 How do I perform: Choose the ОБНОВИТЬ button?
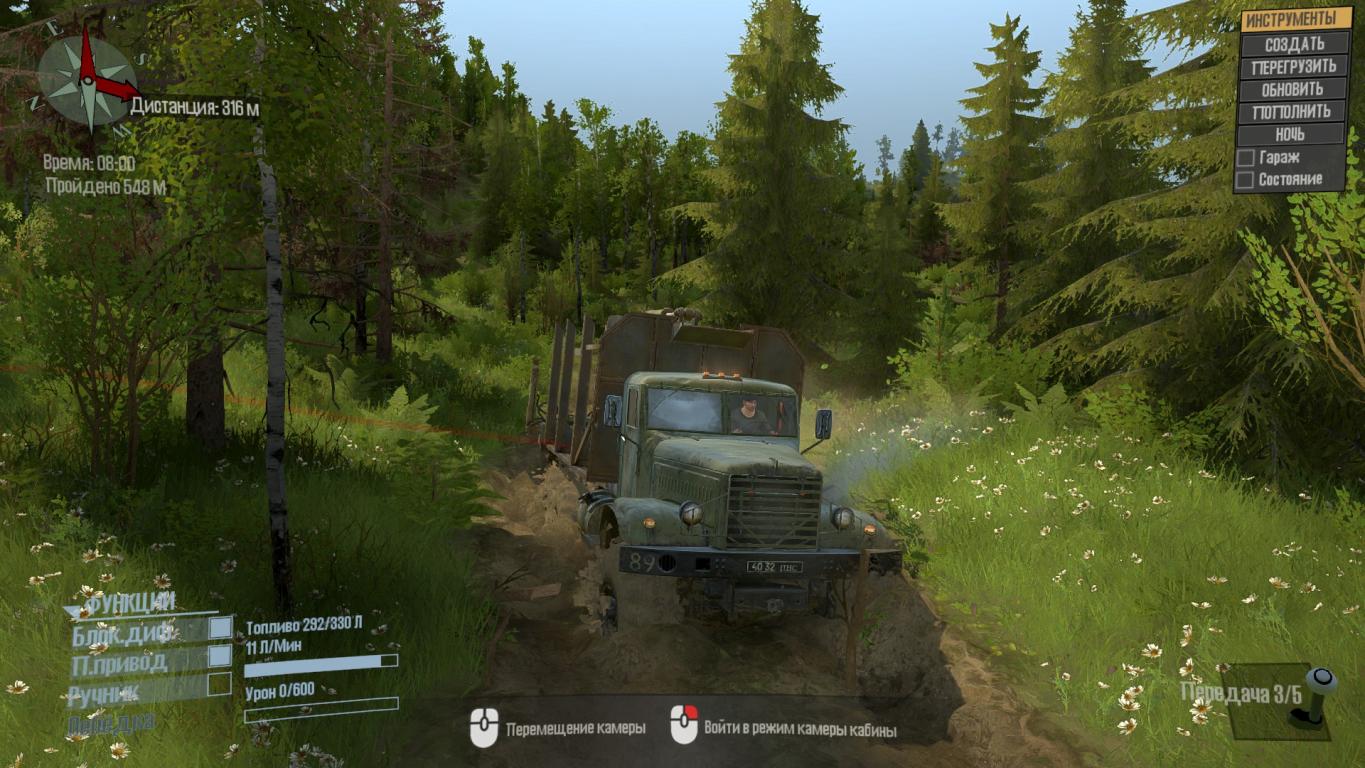coord(1294,89)
